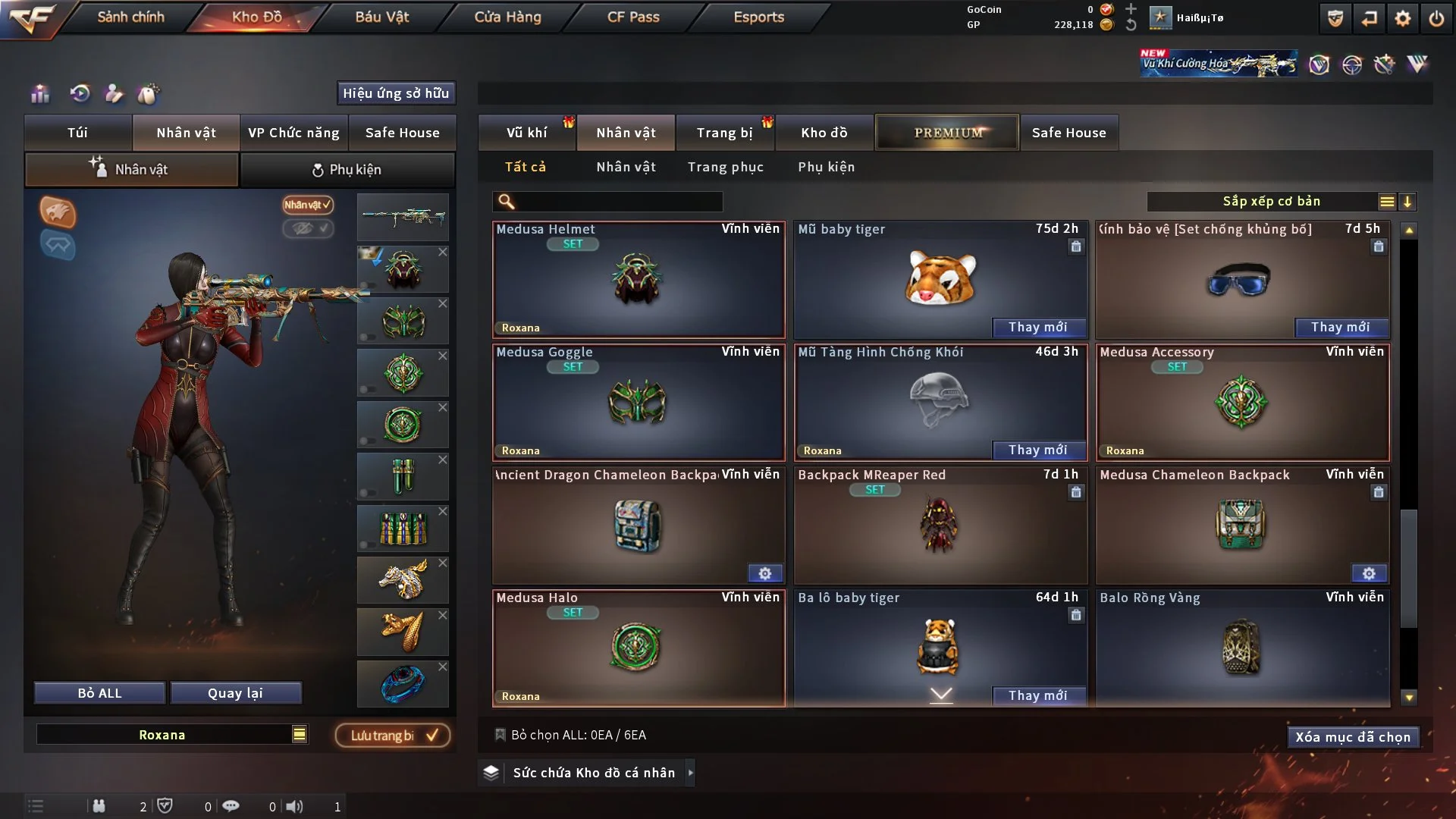Image resolution: width=1456 pixels, height=819 pixels.
Task: Click Quay lại to go back
Action: click(x=235, y=693)
